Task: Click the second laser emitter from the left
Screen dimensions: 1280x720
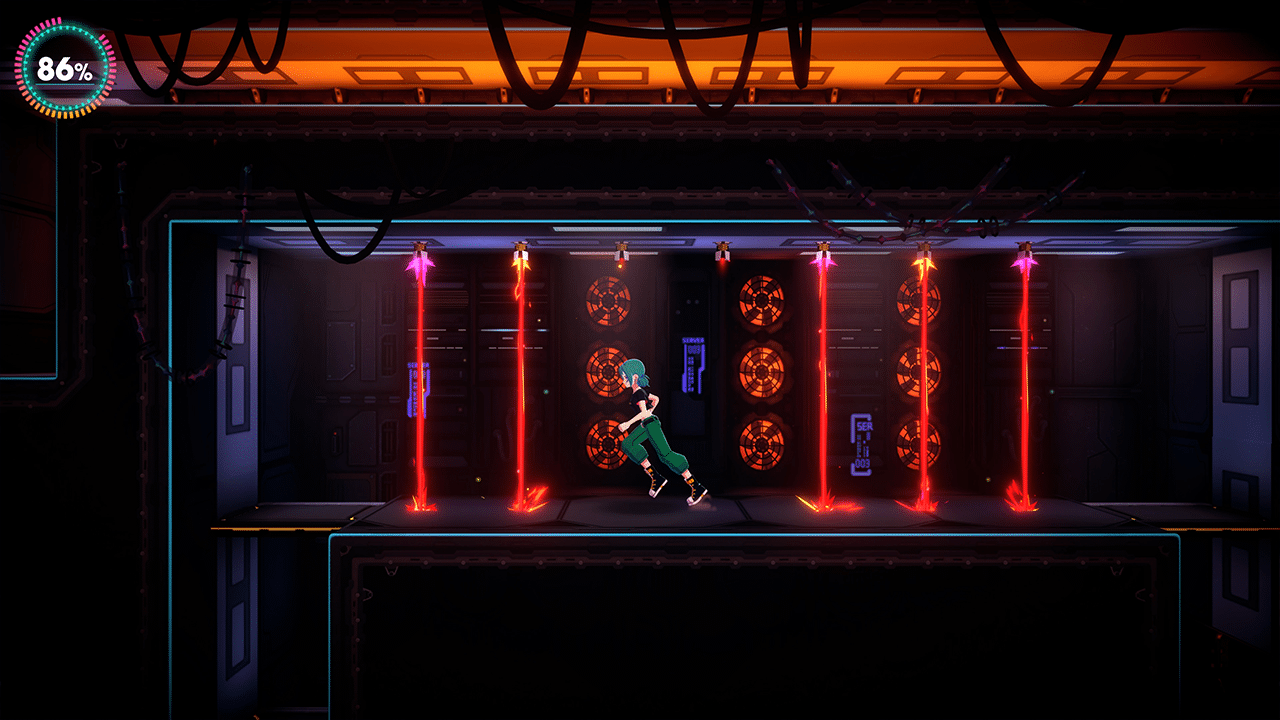Action: [520, 250]
